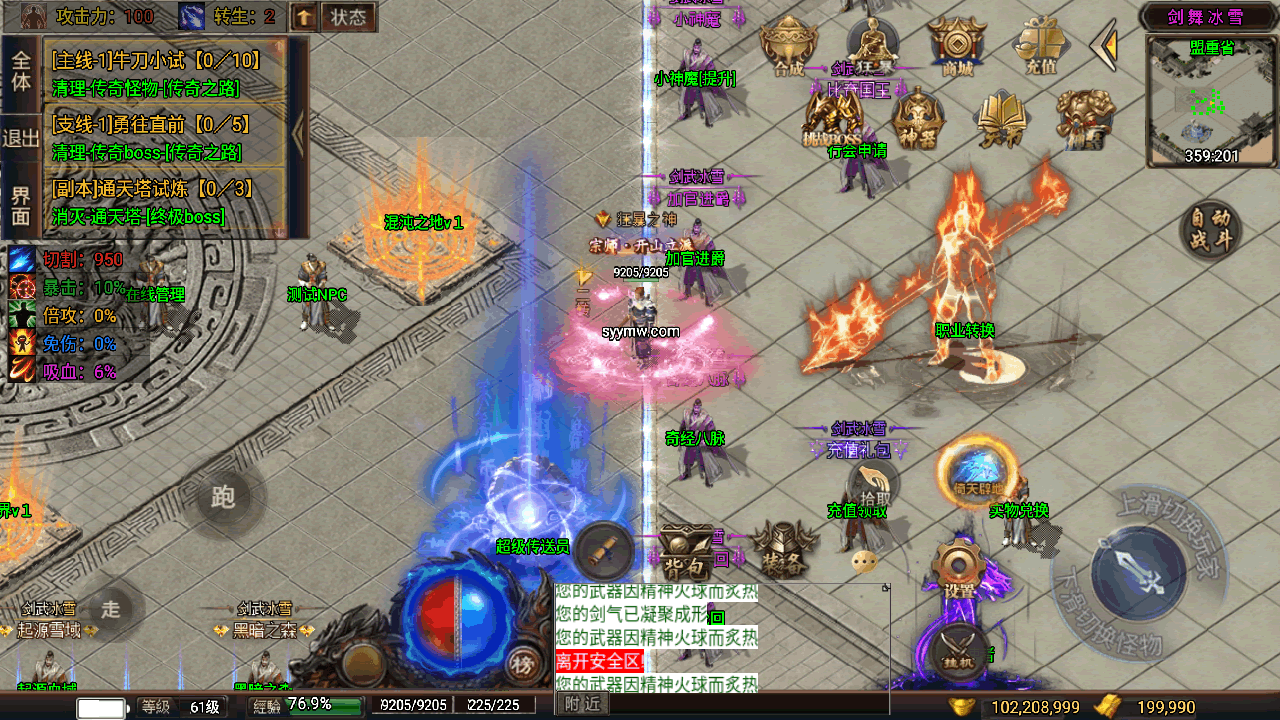Click the minimap
Screen dimensions: 1280x720
coord(1212,98)
